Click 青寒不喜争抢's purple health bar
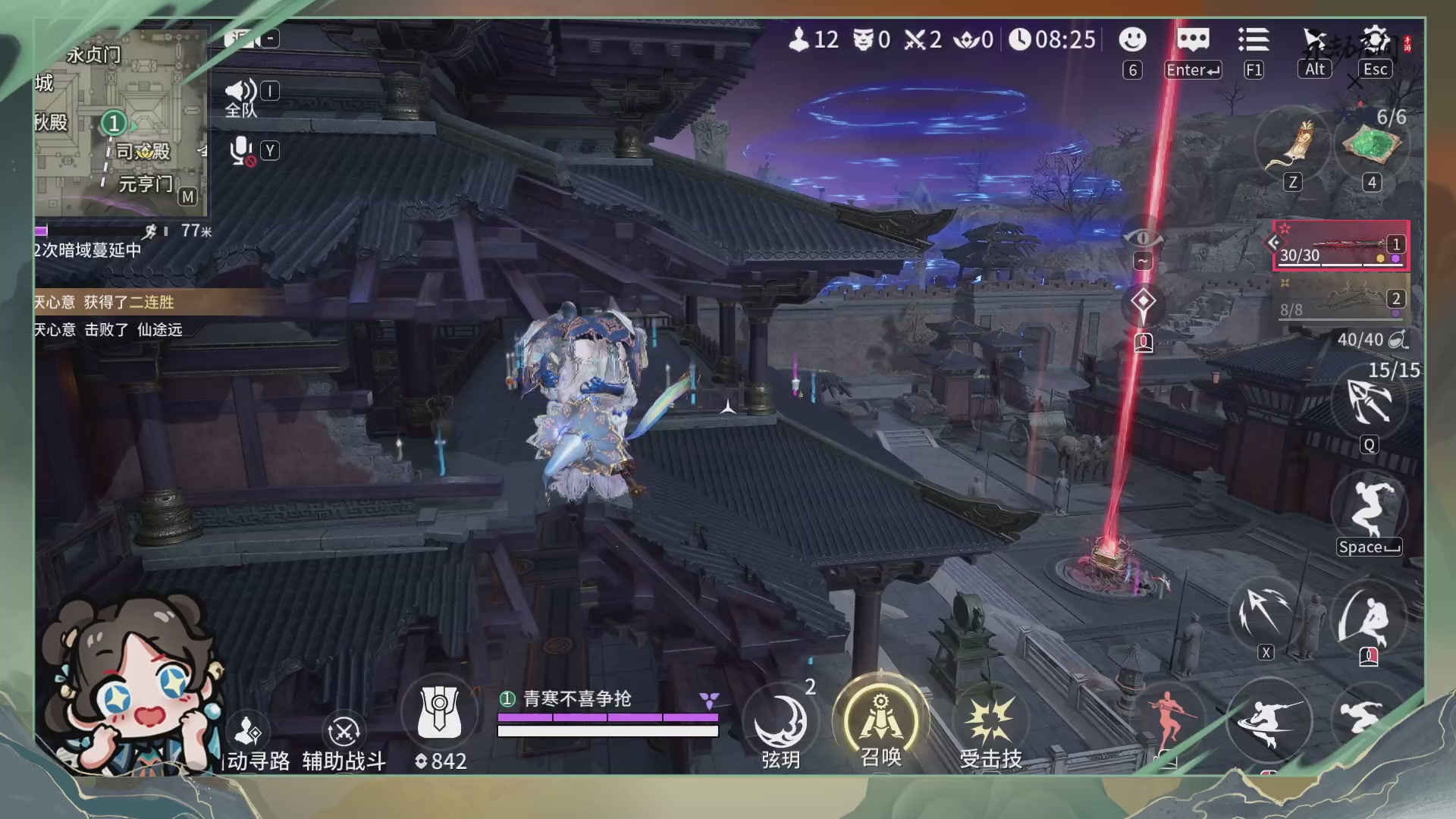 [x=607, y=716]
